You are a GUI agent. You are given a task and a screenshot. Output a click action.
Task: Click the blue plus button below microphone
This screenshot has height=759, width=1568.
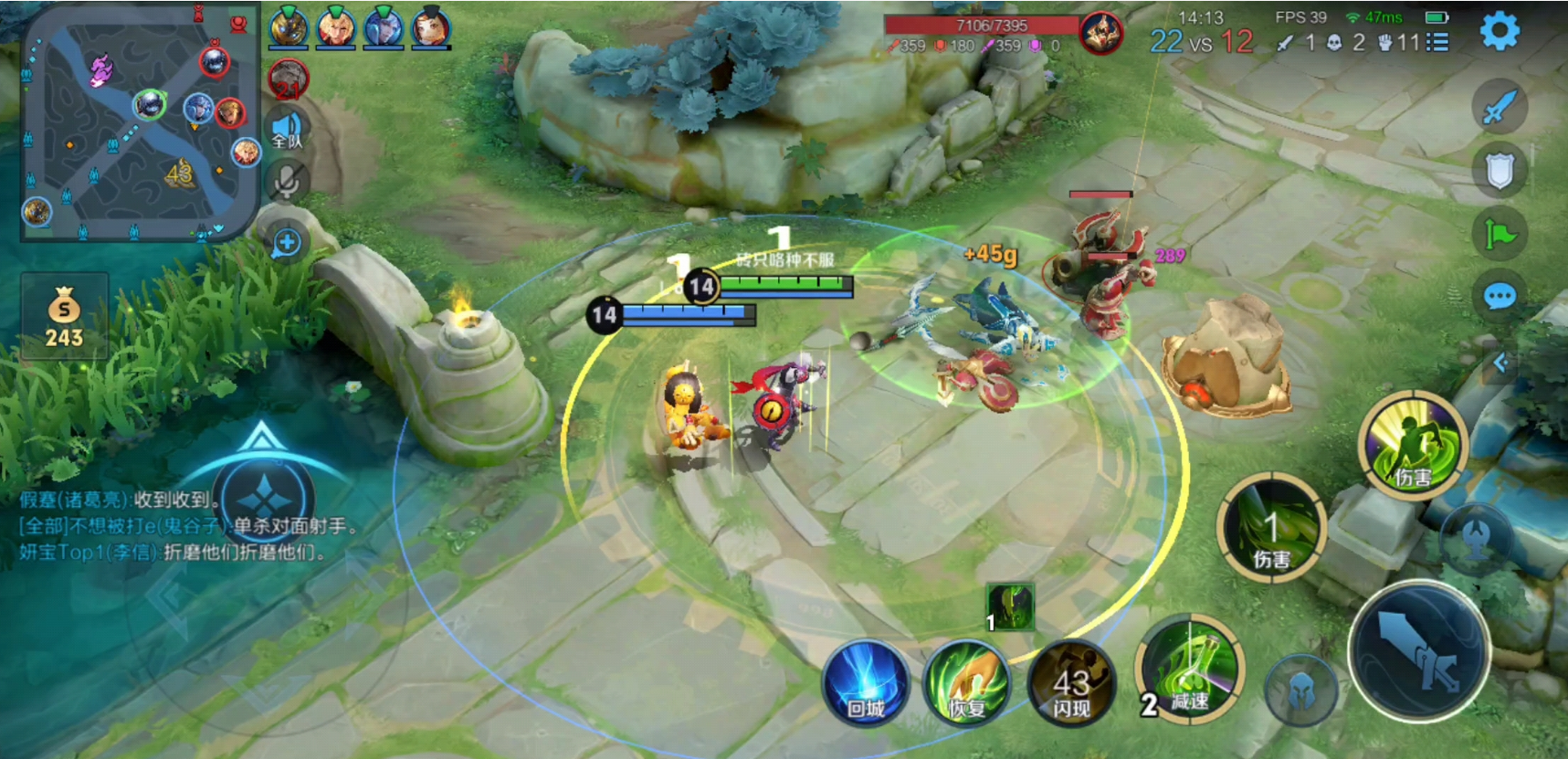coord(287,243)
